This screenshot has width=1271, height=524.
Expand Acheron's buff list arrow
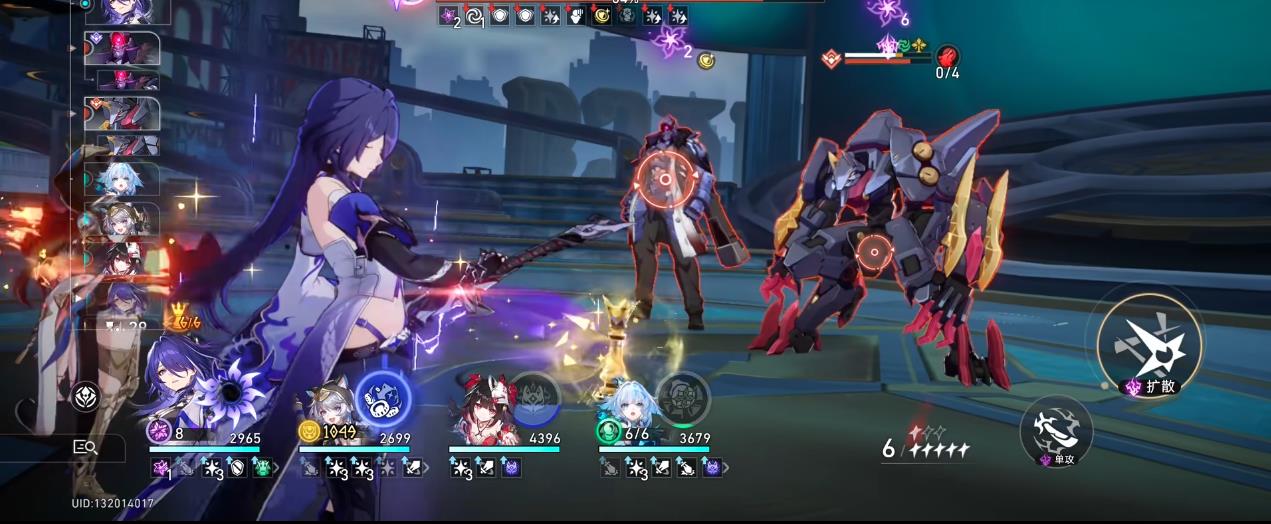(x=277, y=467)
